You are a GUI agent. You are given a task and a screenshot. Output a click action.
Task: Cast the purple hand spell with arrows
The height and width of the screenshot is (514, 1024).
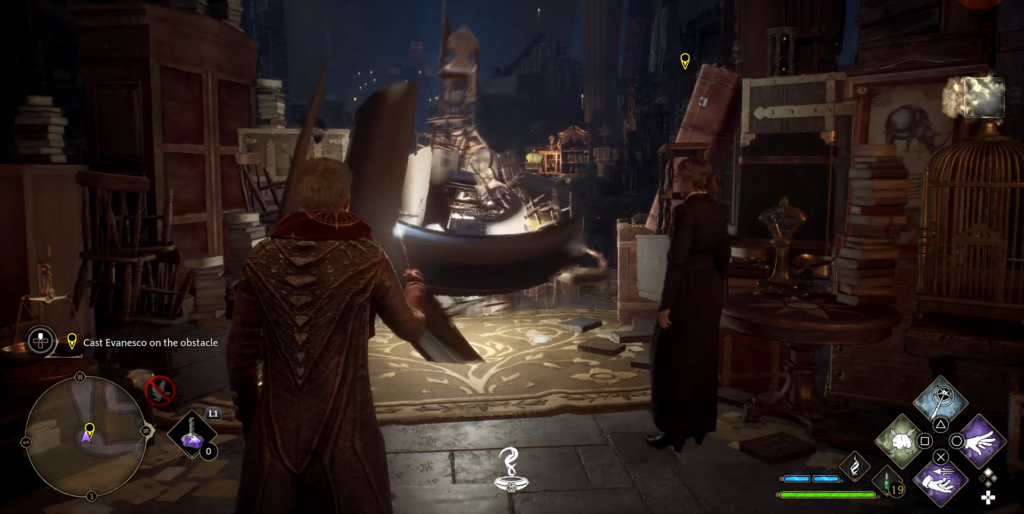coord(940,480)
